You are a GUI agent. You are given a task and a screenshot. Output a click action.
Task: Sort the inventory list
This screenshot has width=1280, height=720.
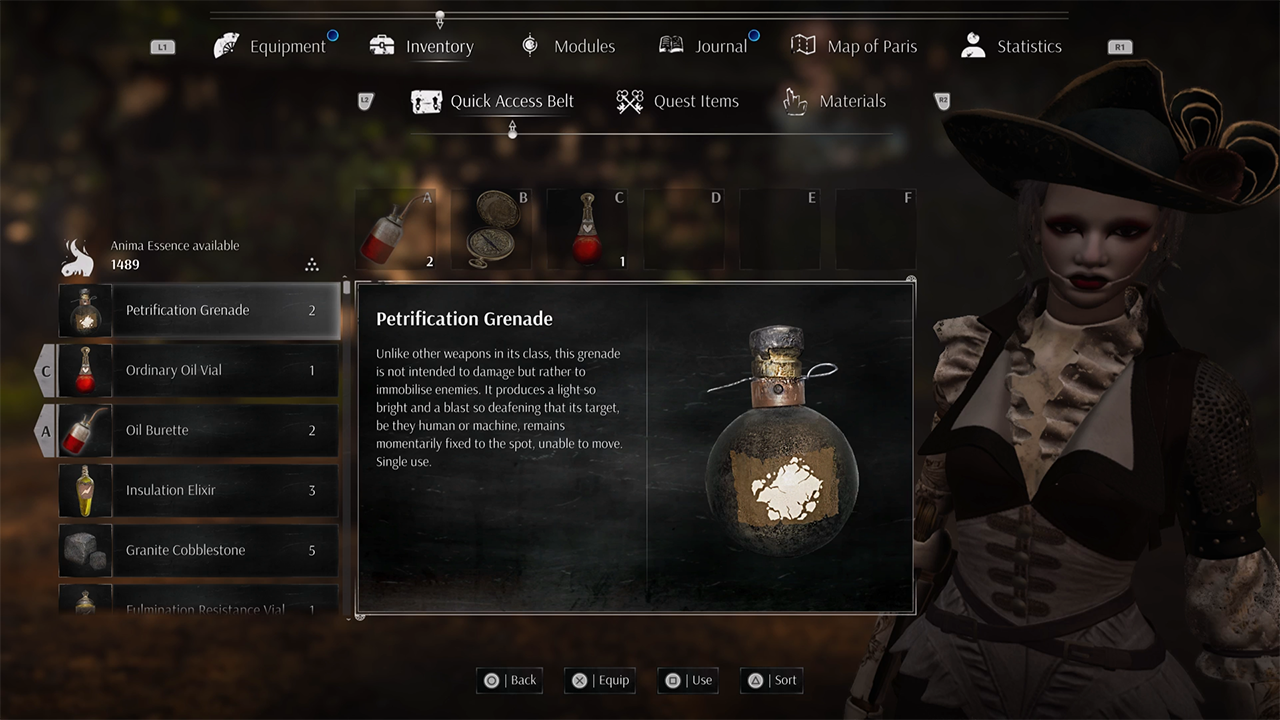(x=772, y=680)
